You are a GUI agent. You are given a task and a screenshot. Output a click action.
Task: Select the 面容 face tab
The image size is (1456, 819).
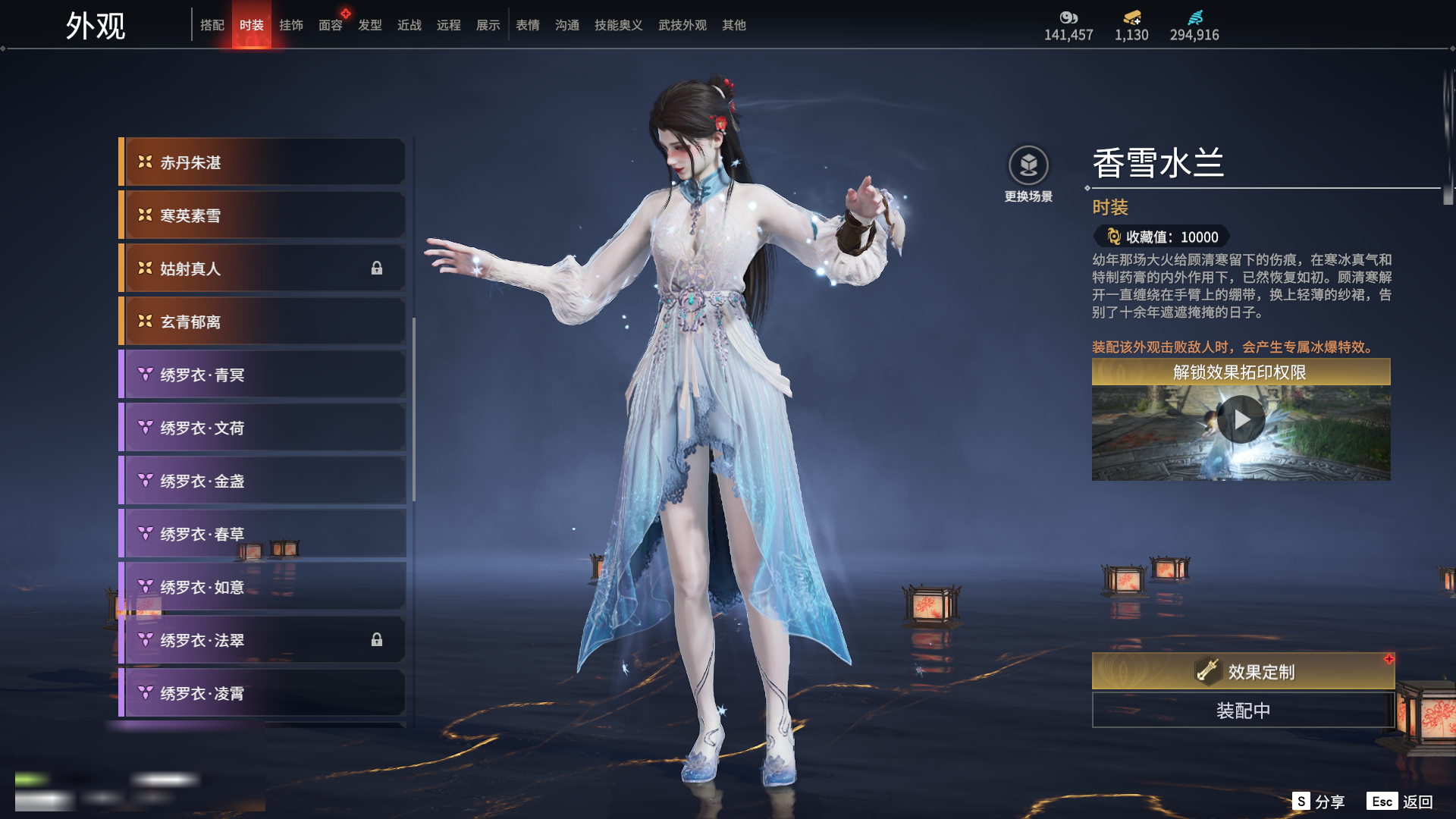pos(331,25)
